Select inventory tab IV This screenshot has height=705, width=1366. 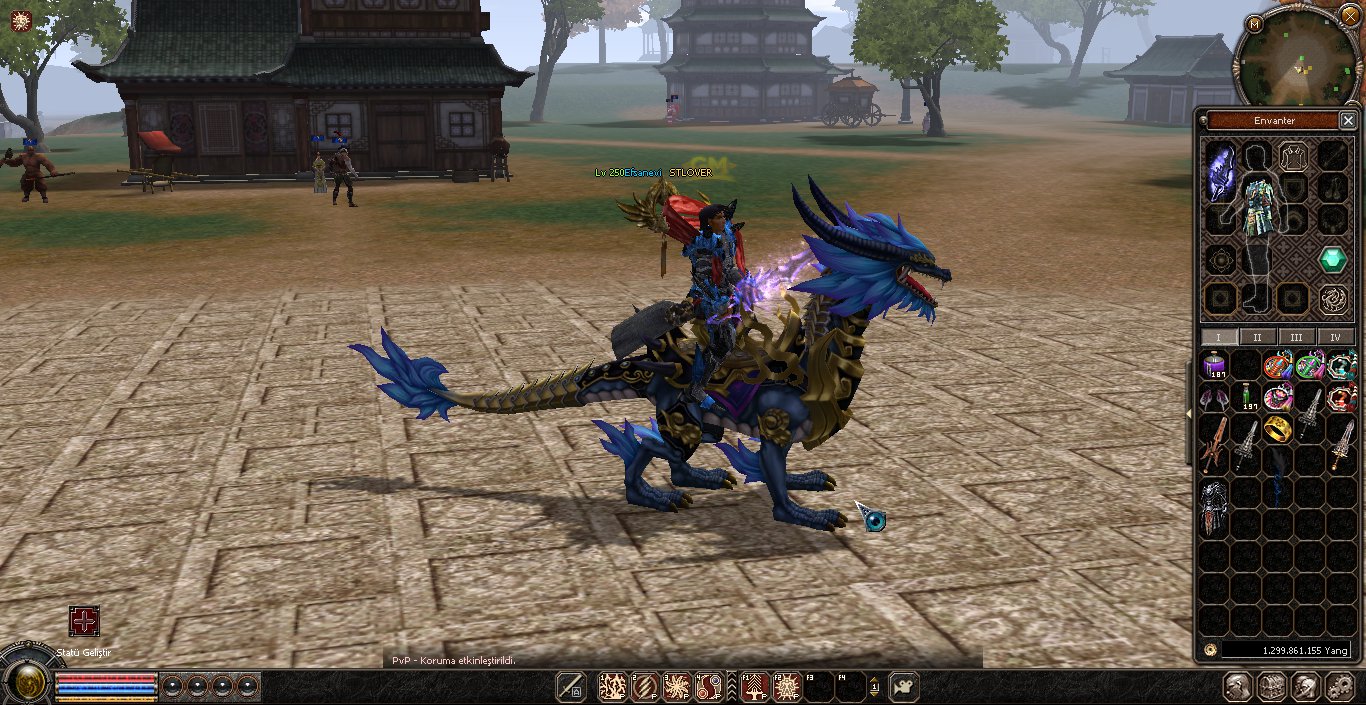(1335, 337)
